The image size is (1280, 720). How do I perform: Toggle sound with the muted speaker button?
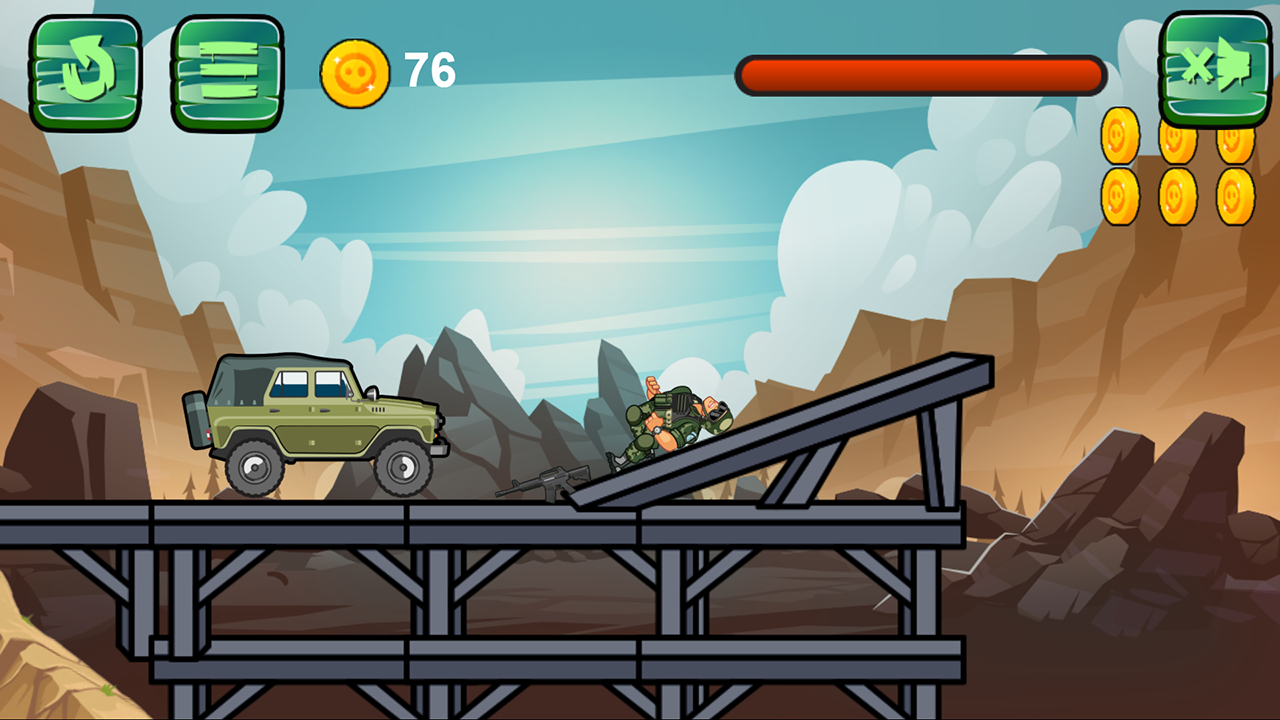pyautogui.click(x=1215, y=69)
